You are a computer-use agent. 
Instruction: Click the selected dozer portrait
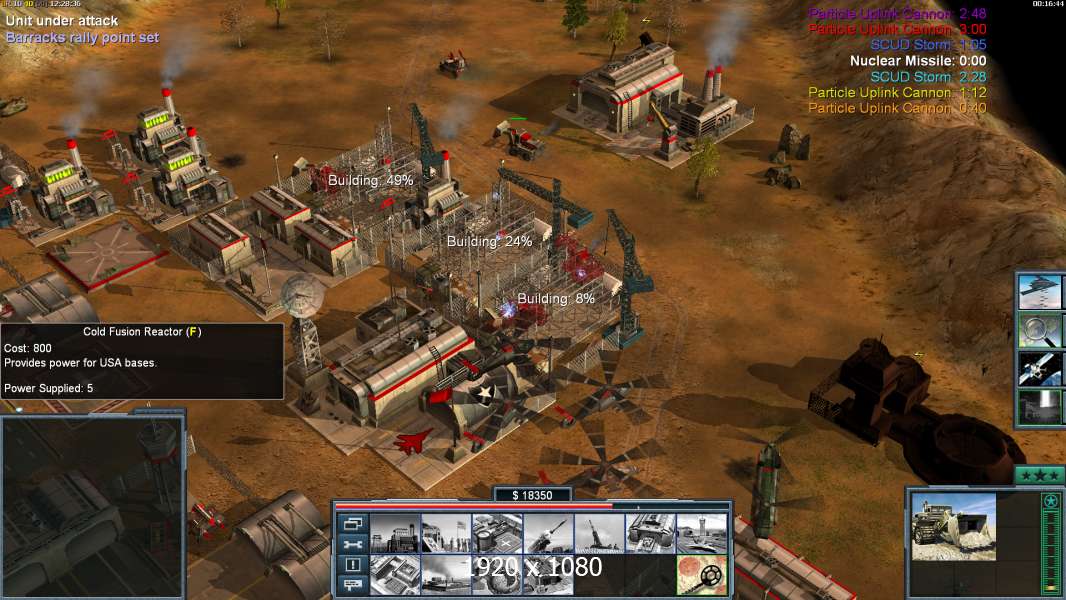tap(954, 526)
